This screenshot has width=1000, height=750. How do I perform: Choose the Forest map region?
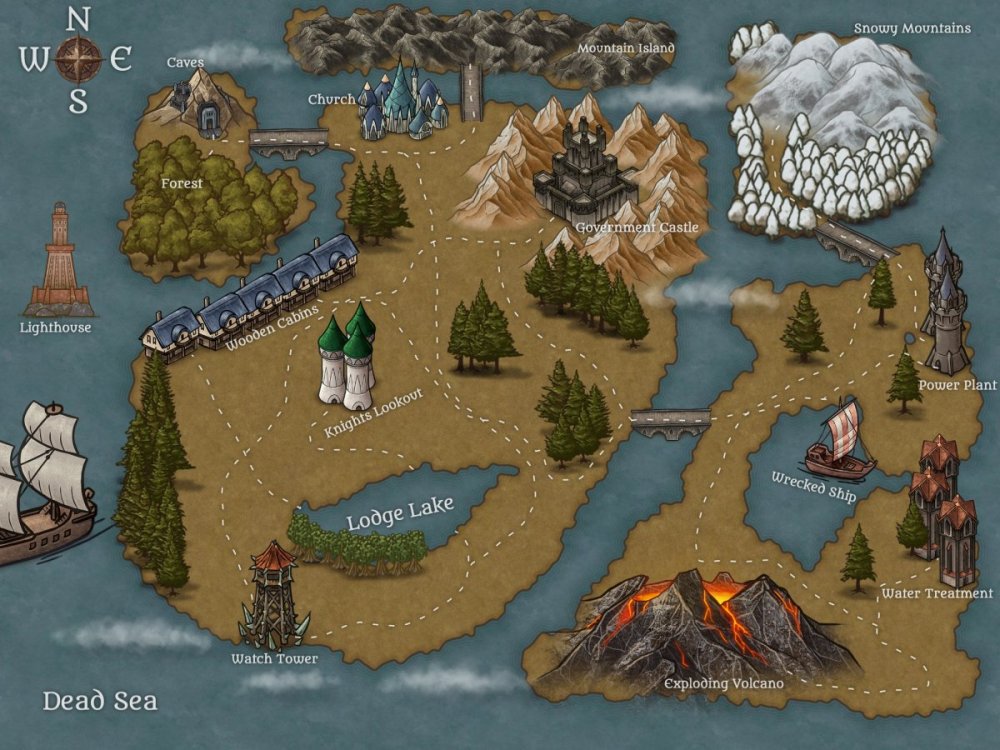click(205, 205)
